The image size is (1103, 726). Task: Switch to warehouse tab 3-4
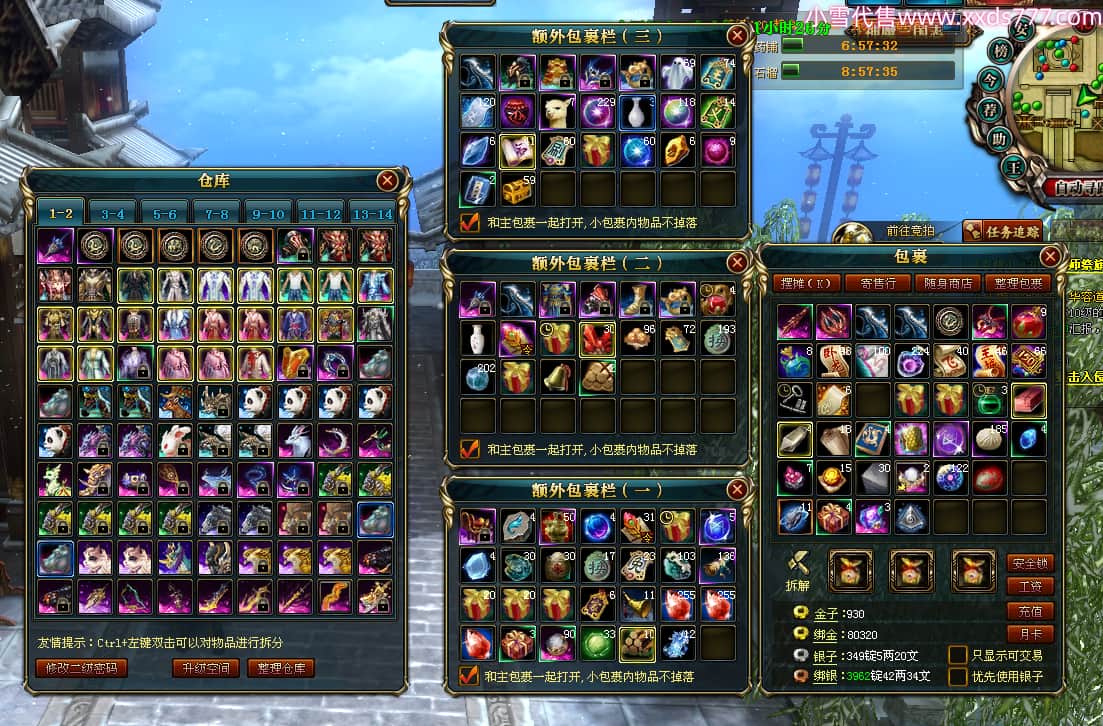(x=112, y=213)
